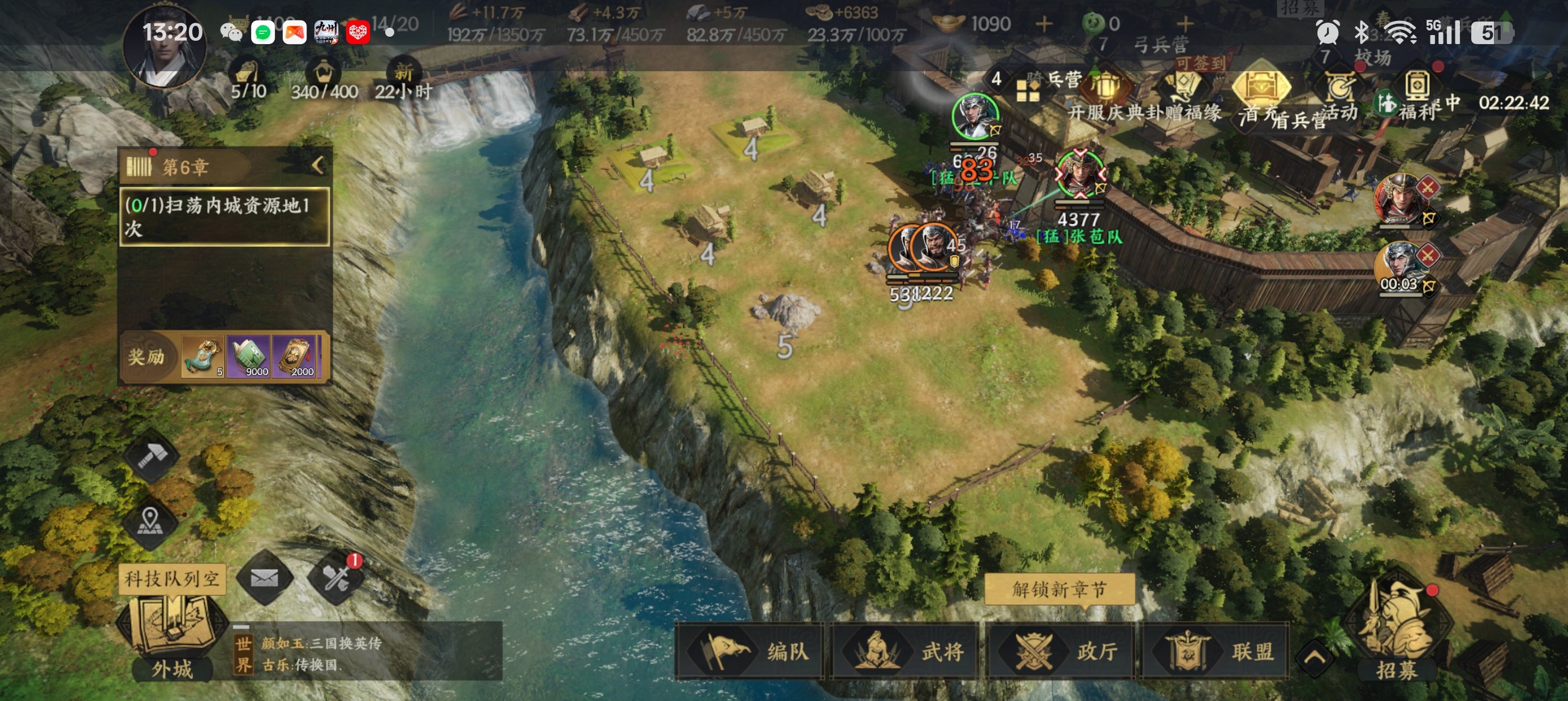Tap the 解锁新章节 unlock chapter tooltip
Image resolution: width=1568 pixels, height=701 pixels.
point(1059,589)
